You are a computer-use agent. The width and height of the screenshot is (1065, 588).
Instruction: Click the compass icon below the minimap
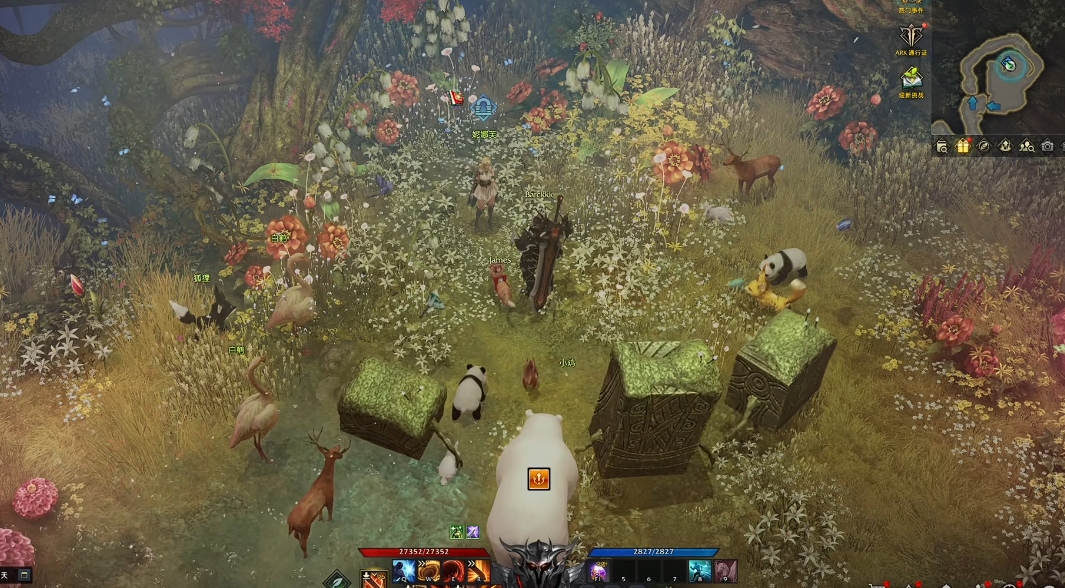pyautogui.click(x=984, y=146)
